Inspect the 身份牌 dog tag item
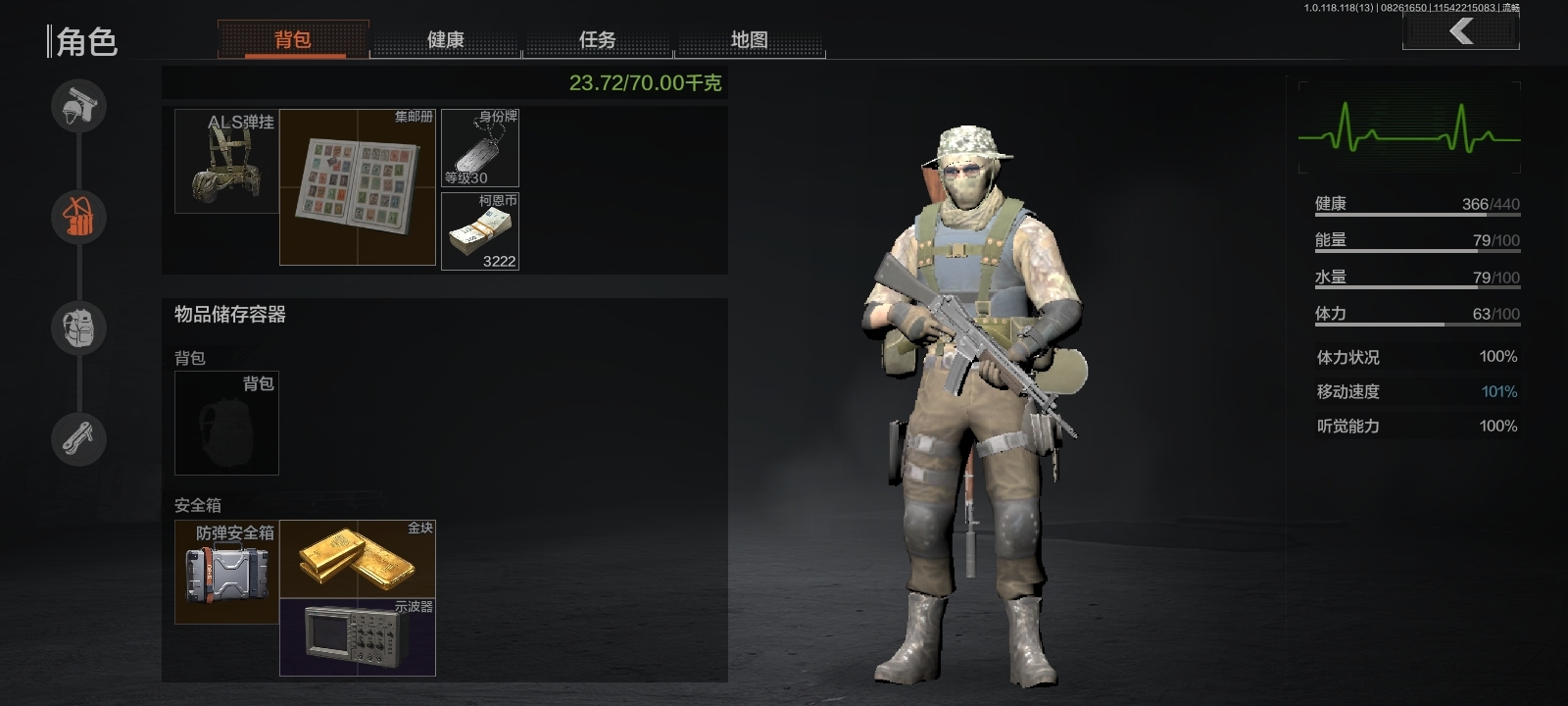This screenshot has height=706, width=1568. (480, 145)
